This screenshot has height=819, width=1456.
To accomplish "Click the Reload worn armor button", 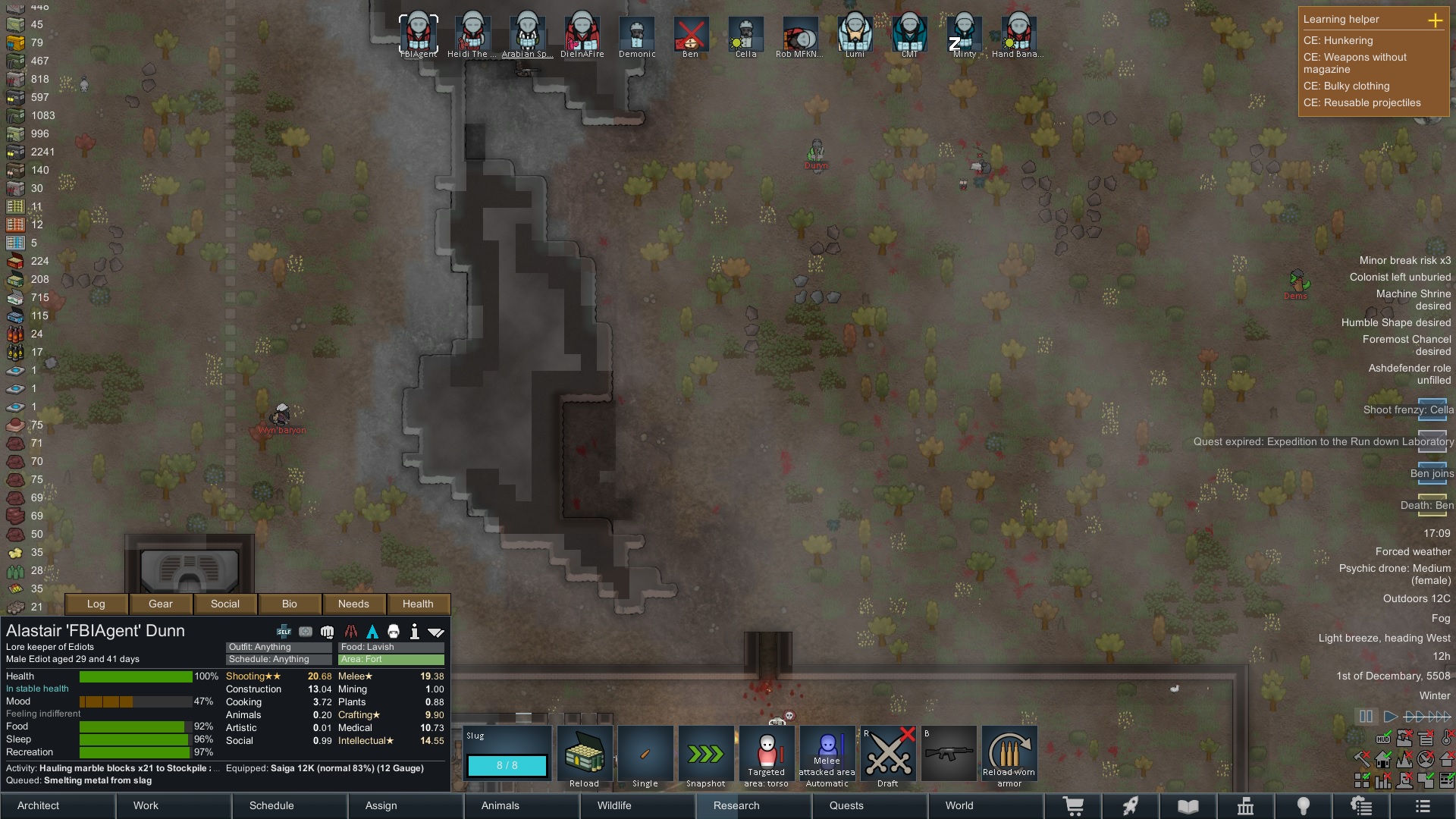I will [x=1009, y=755].
